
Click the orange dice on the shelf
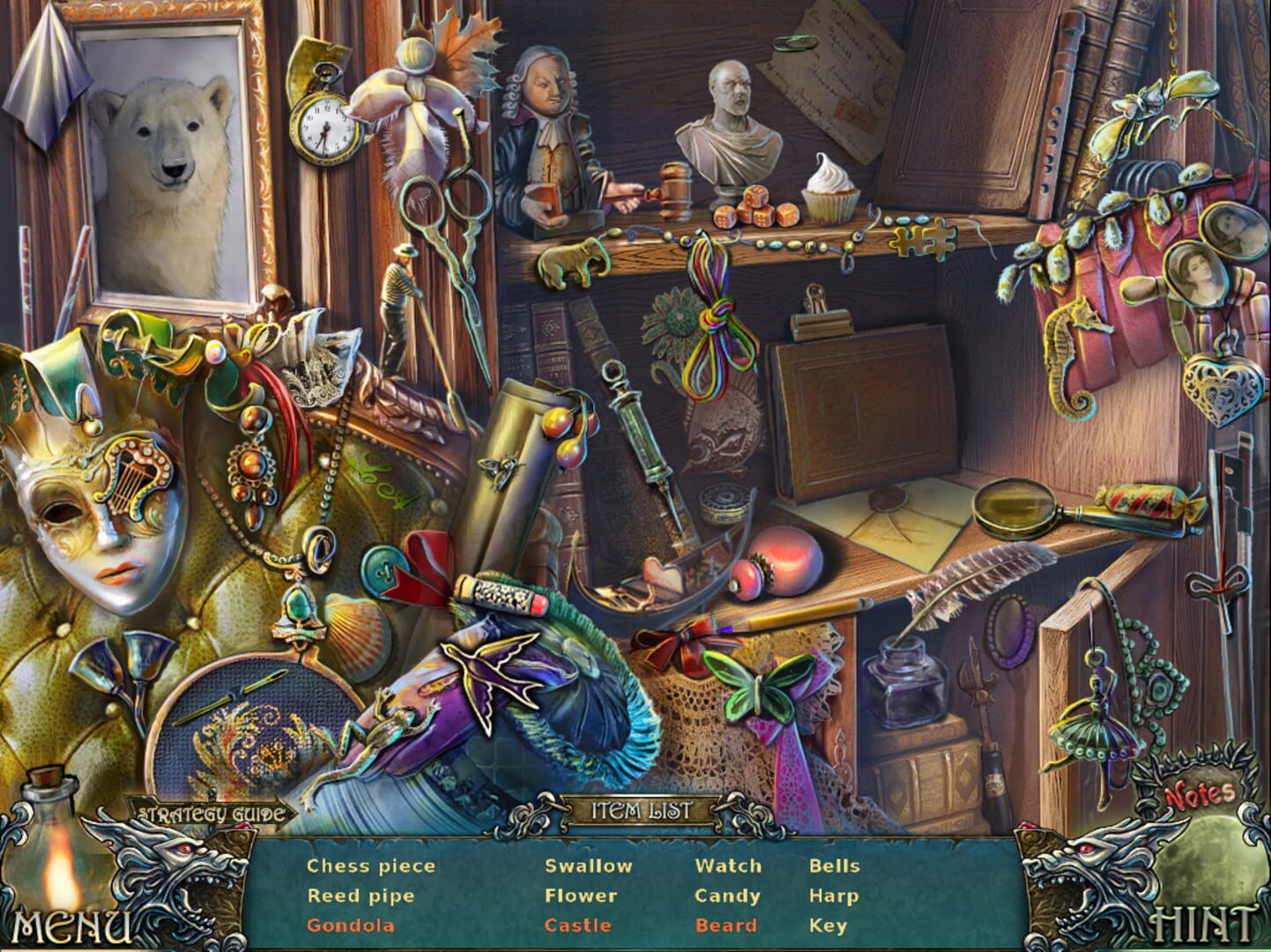pyautogui.click(x=755, y=207)
